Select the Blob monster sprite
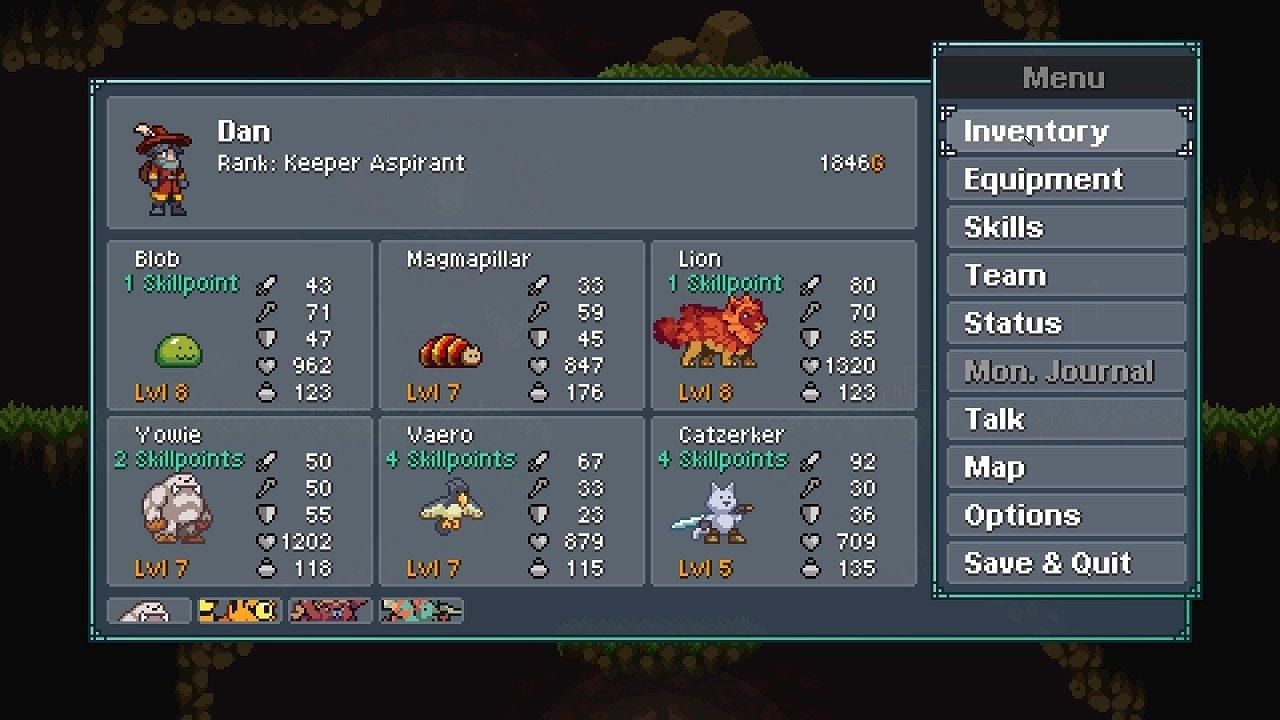Screen dimensions: 1280x720 click(178, 350)
